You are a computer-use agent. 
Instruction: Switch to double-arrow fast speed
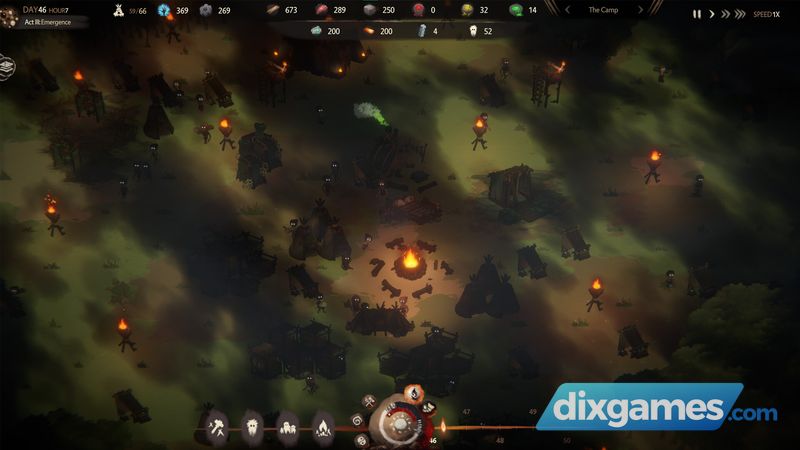pos(726,14)
